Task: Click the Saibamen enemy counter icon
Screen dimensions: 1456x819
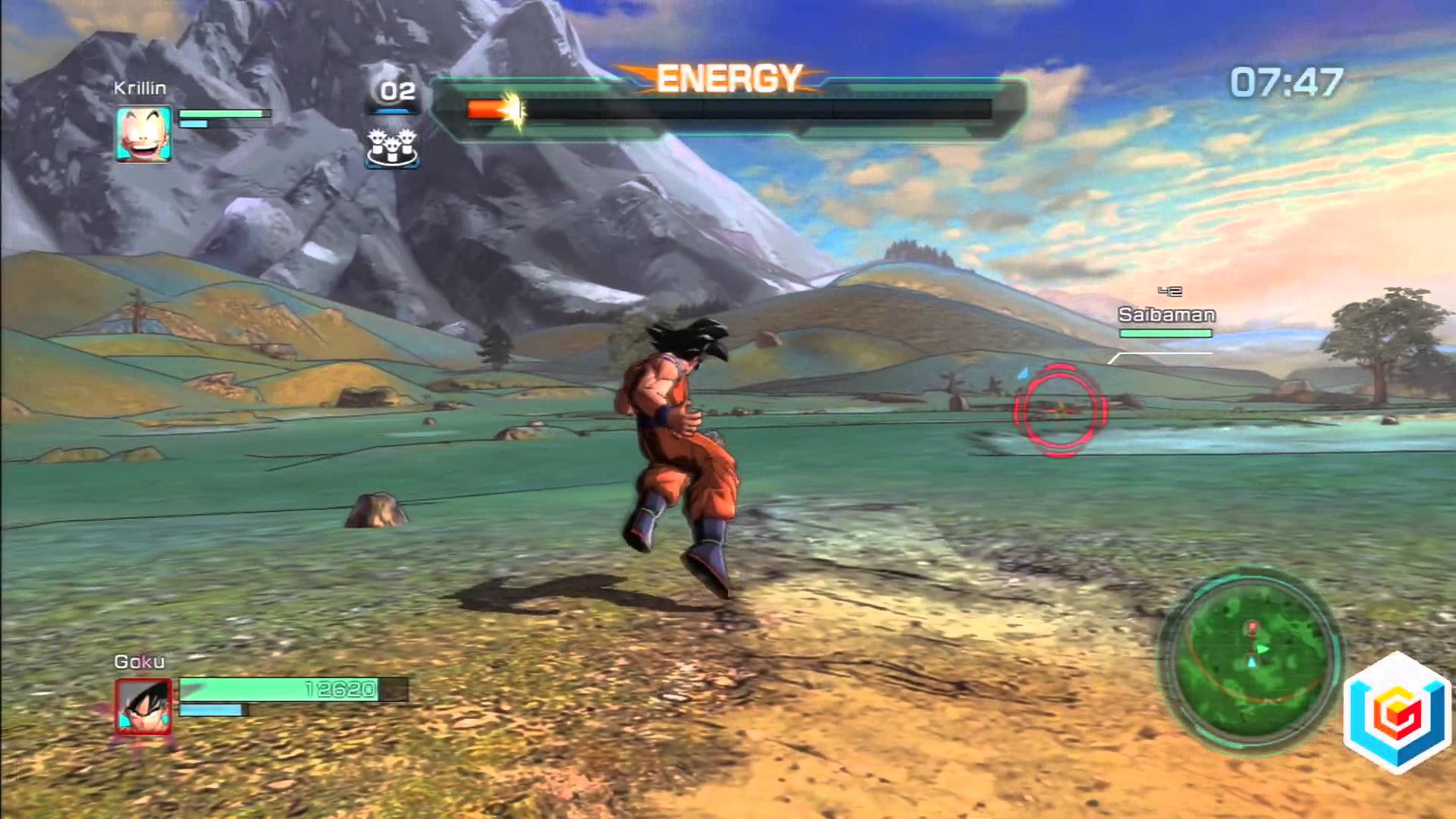Action: (392, 146)
